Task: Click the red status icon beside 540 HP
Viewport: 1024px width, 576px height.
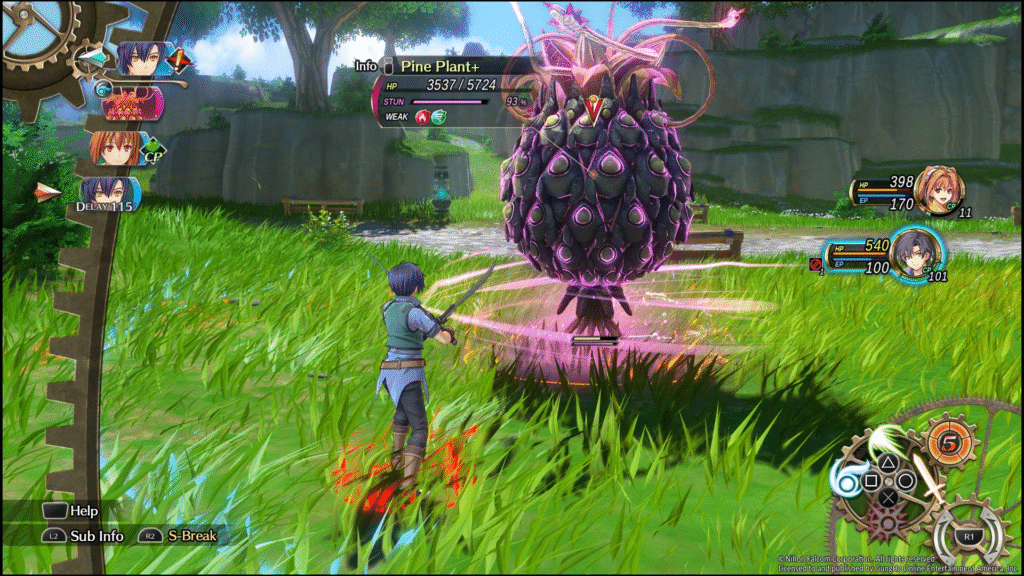Action: click(x=815, y=264)
